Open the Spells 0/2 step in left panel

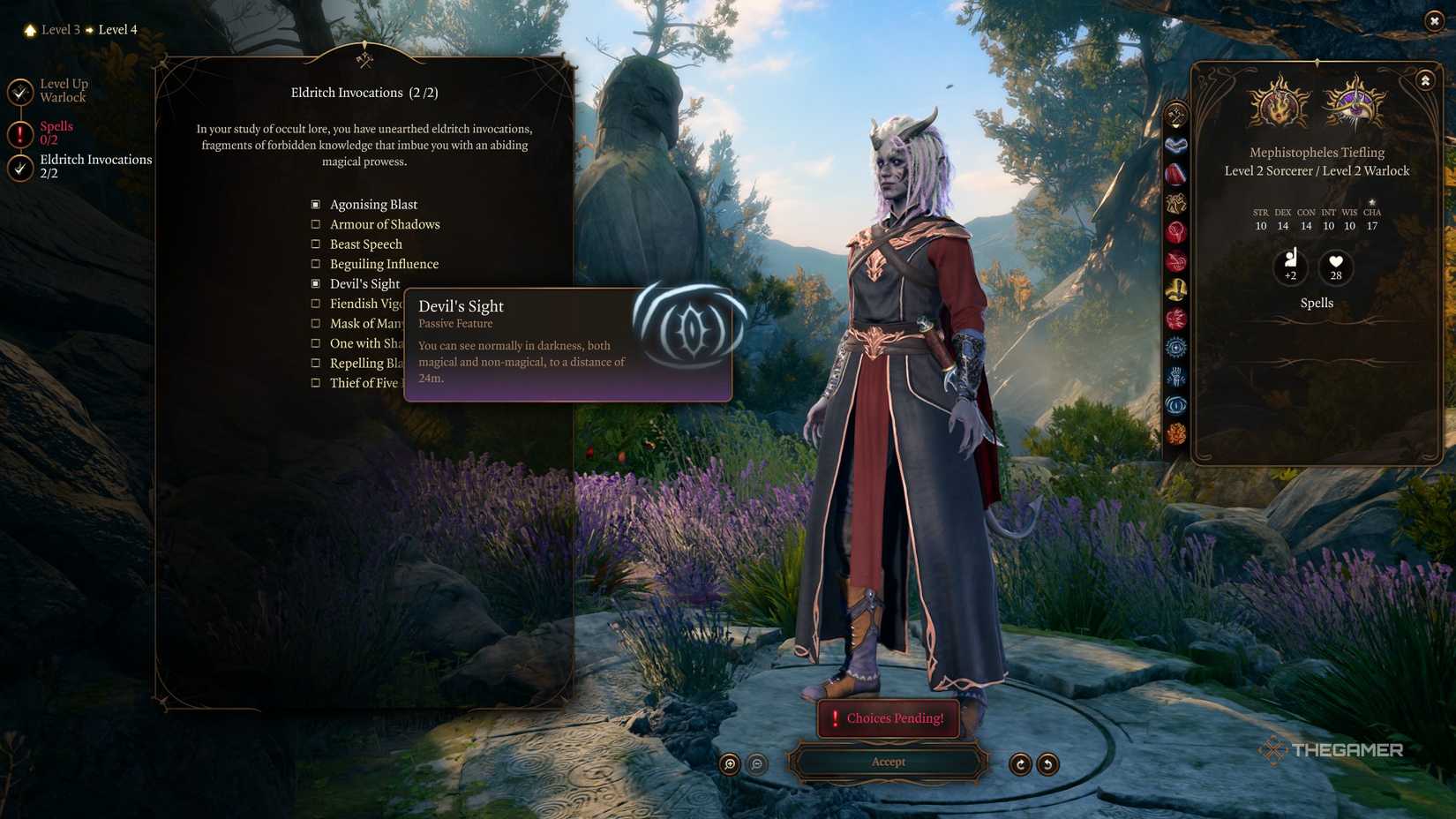click(56, 132)
